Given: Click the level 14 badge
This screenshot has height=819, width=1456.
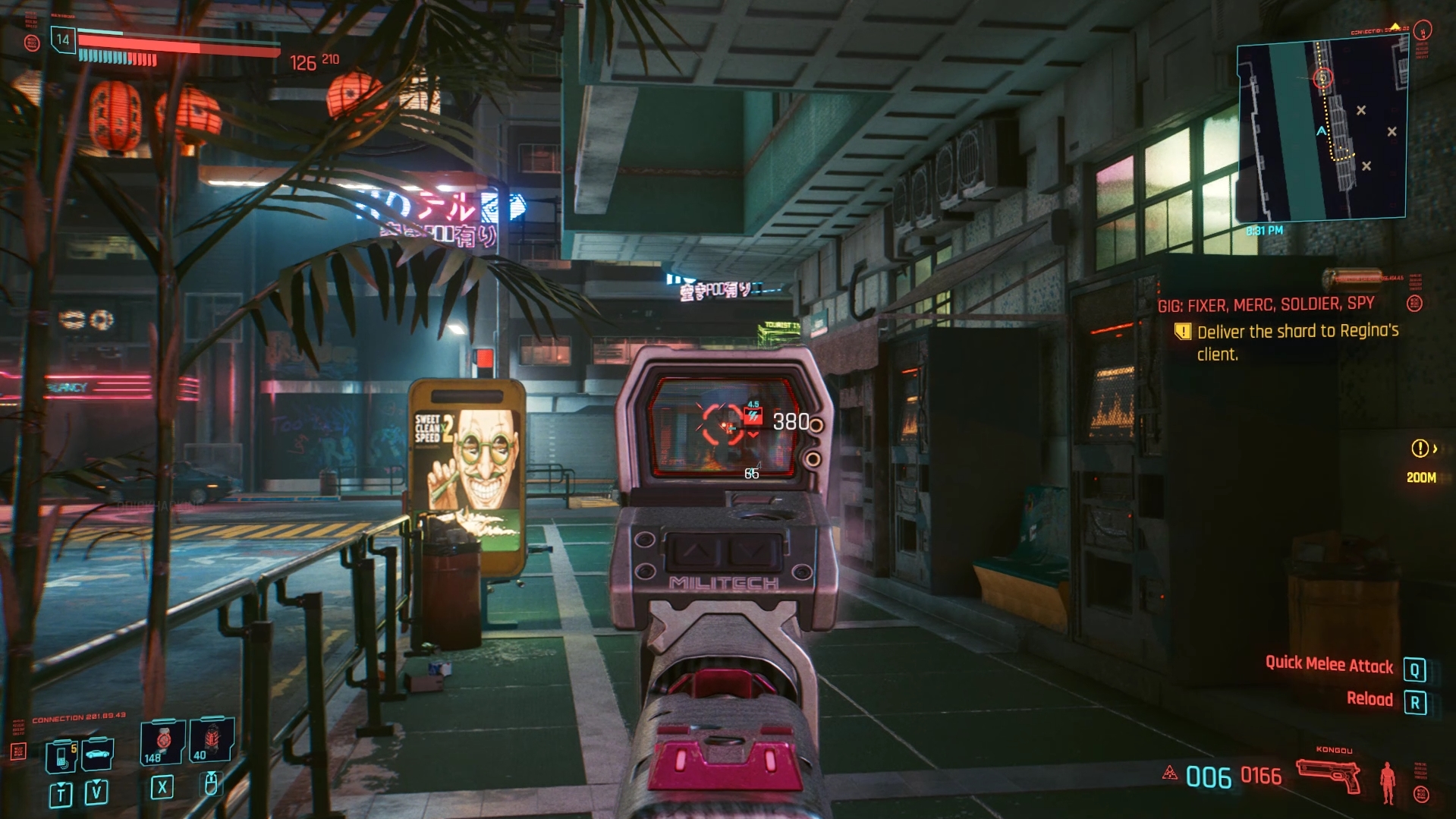Looking at the screenshot, I should tap(63, 39).
